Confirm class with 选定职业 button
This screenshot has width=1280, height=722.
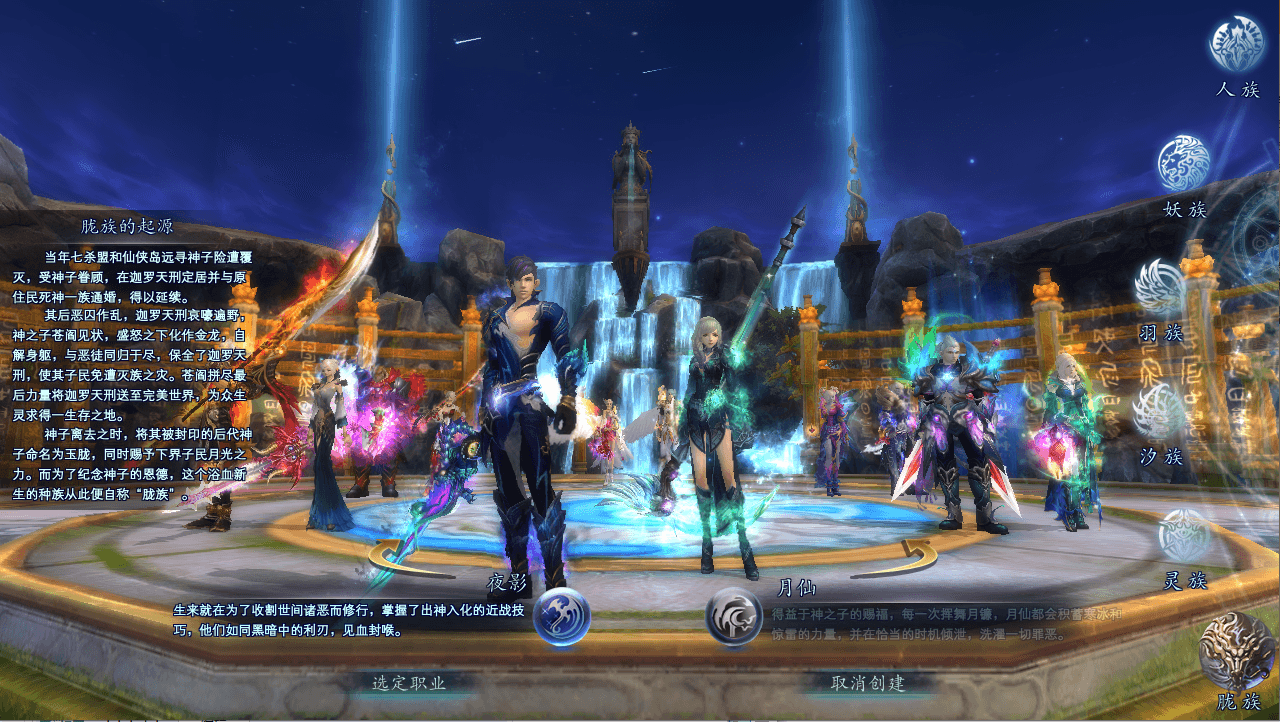[x=409, y=683]
